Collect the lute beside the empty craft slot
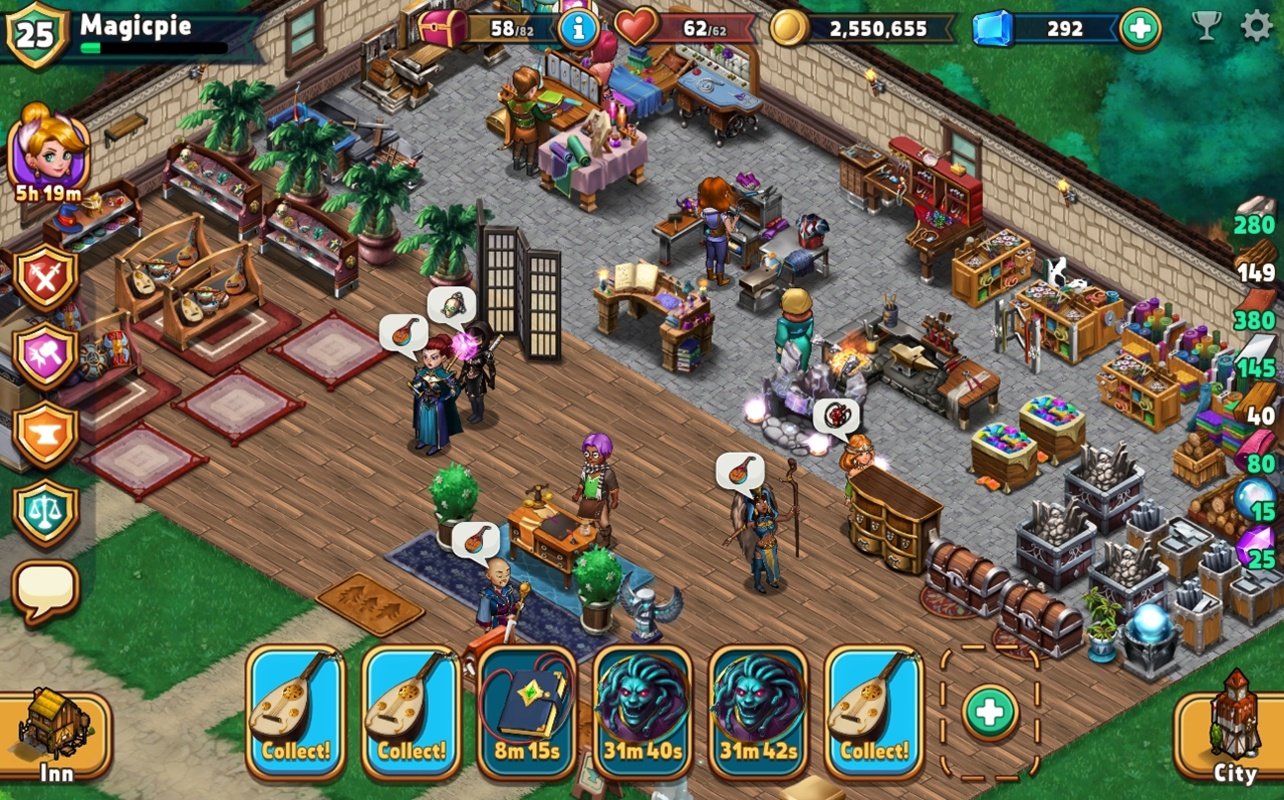Image resolution: width=1284 pixels, height=800 pixels. pos(873,710)
